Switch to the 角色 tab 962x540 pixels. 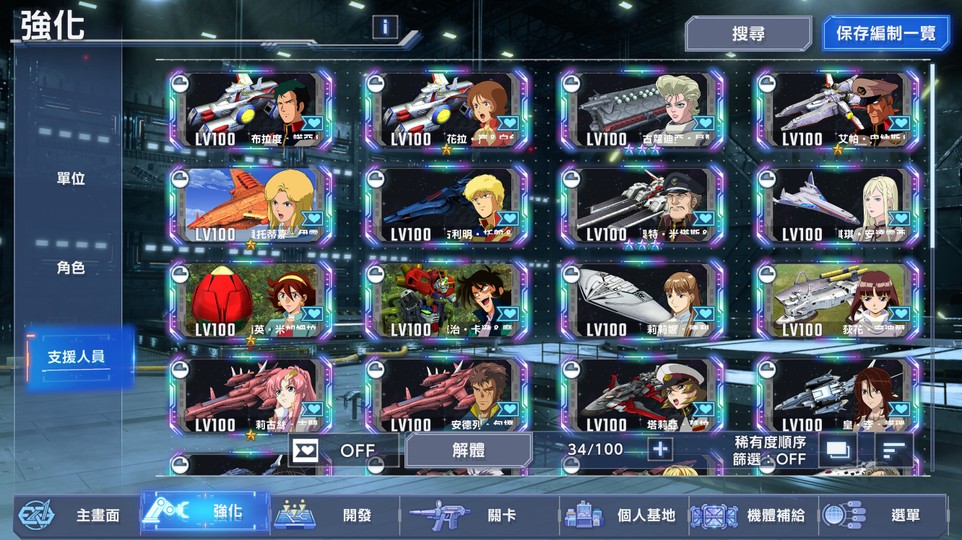tap(71, 267)
